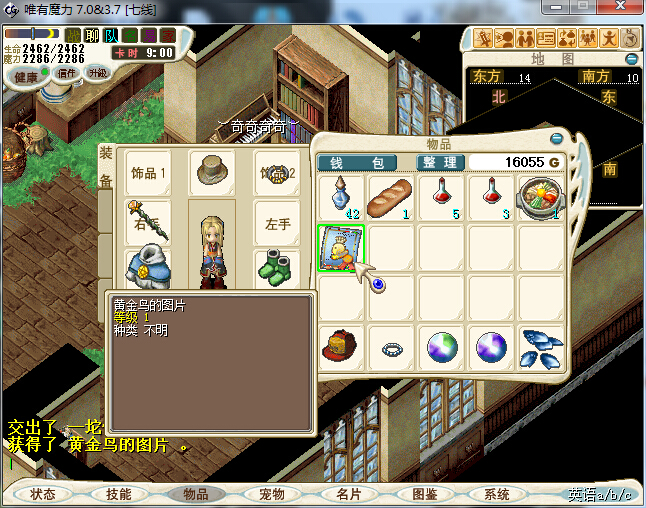Open the 技能 skills menu
This screenshot has width=646, height=508.
(119, 494)
